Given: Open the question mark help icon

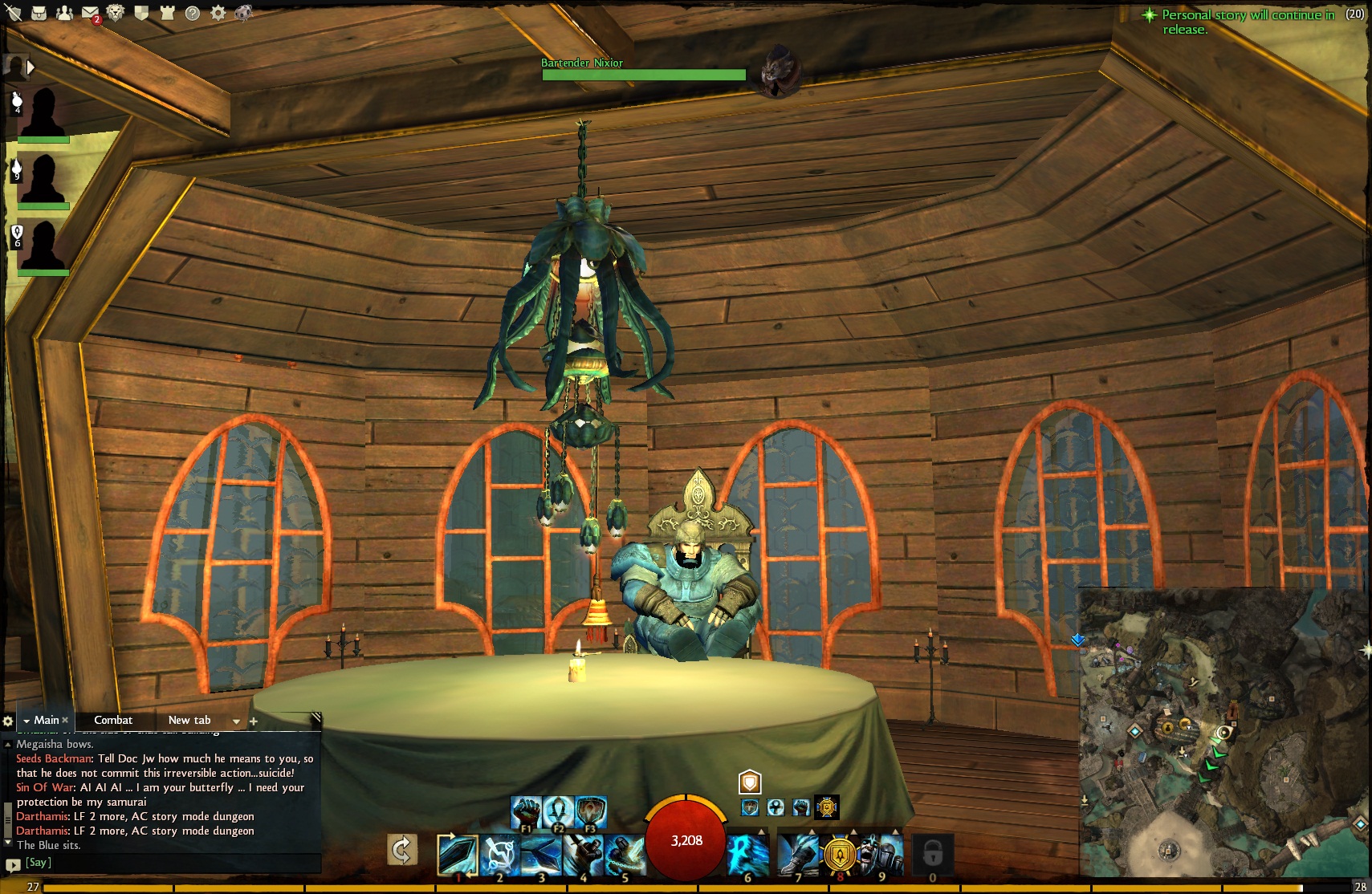Looking at the screenshot, I should click(x=193, y=13).
